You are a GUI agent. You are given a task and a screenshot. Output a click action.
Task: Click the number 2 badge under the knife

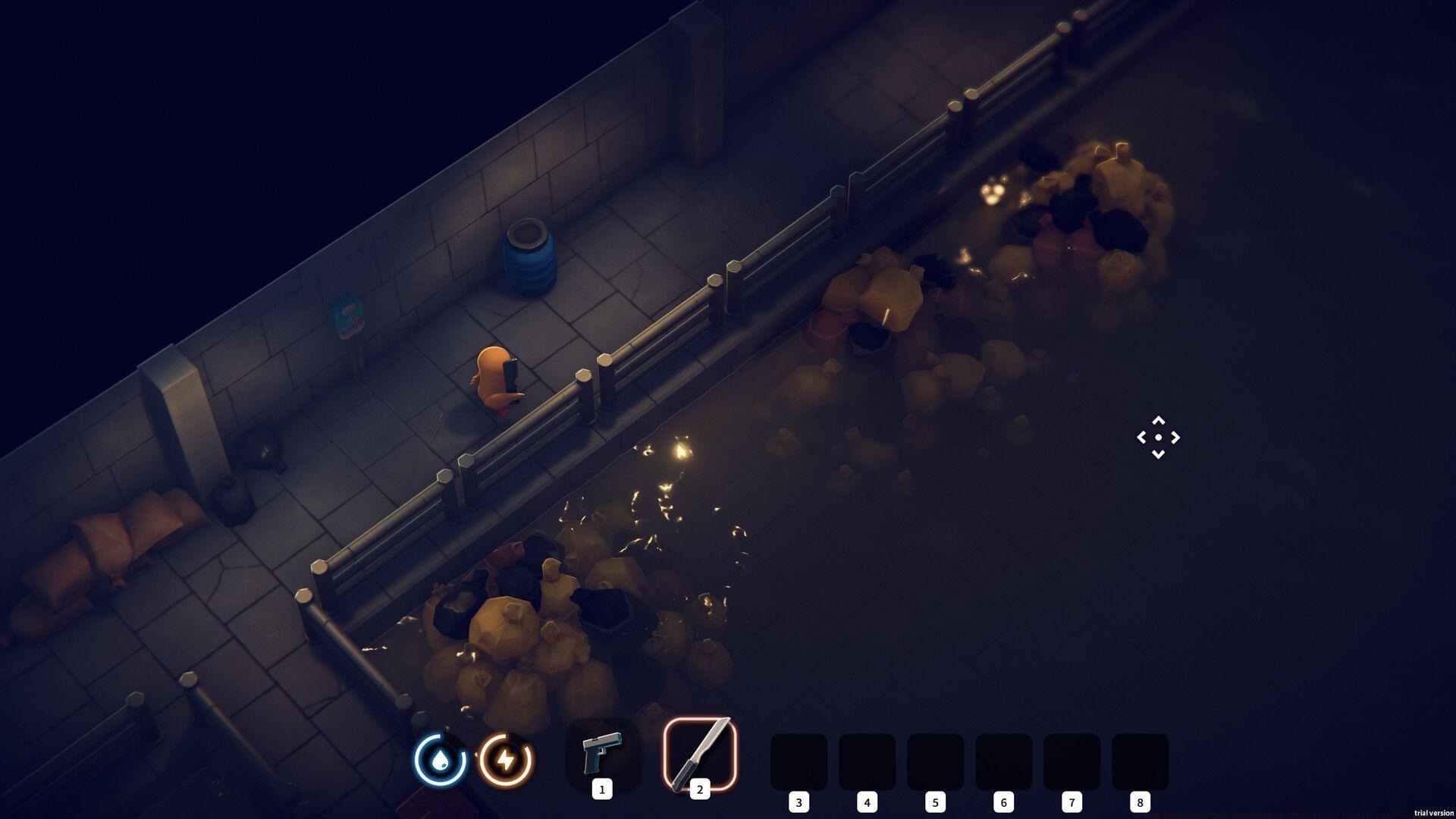pyautogui.click(x=698, y=790)
